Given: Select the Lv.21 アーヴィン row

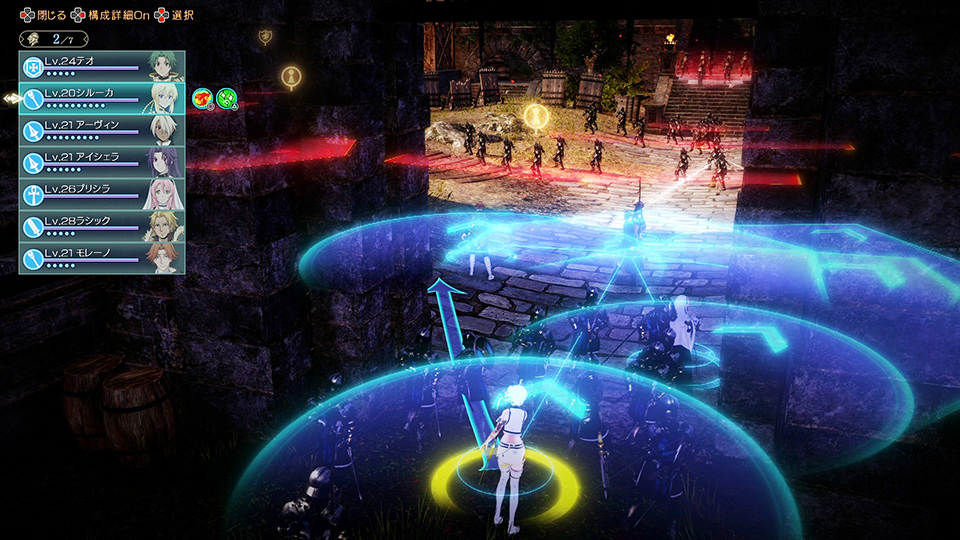Looking at the screenshot, I should tap(102, 130).
